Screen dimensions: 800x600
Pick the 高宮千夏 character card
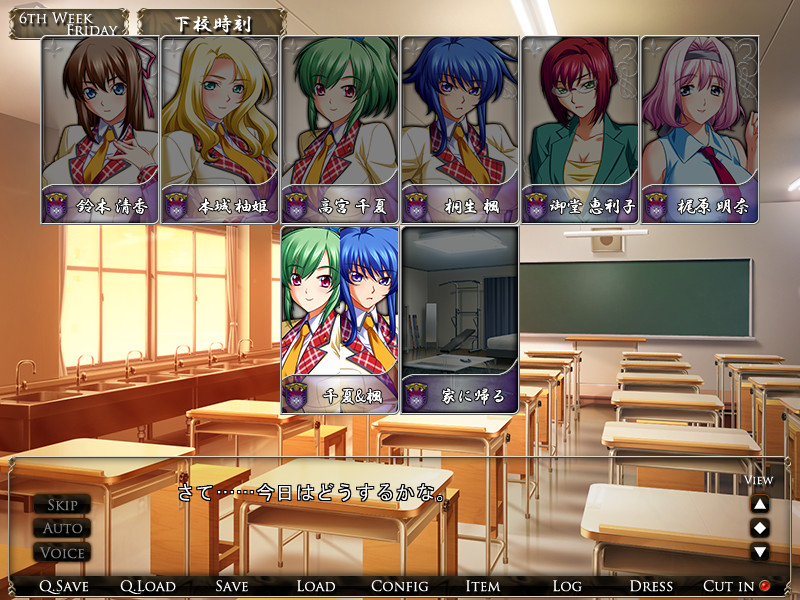(x=340, y=130)
